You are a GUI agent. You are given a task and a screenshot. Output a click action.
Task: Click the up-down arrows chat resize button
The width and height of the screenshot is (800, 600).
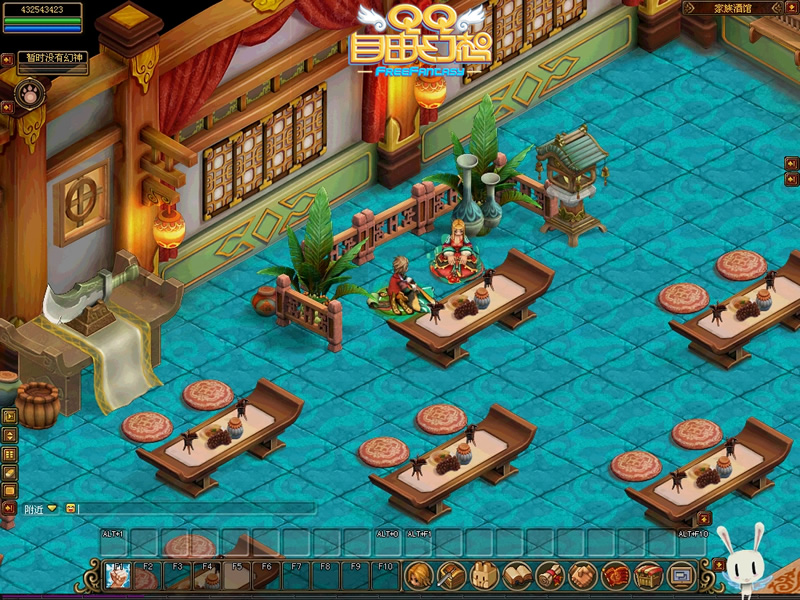(9, 435)
